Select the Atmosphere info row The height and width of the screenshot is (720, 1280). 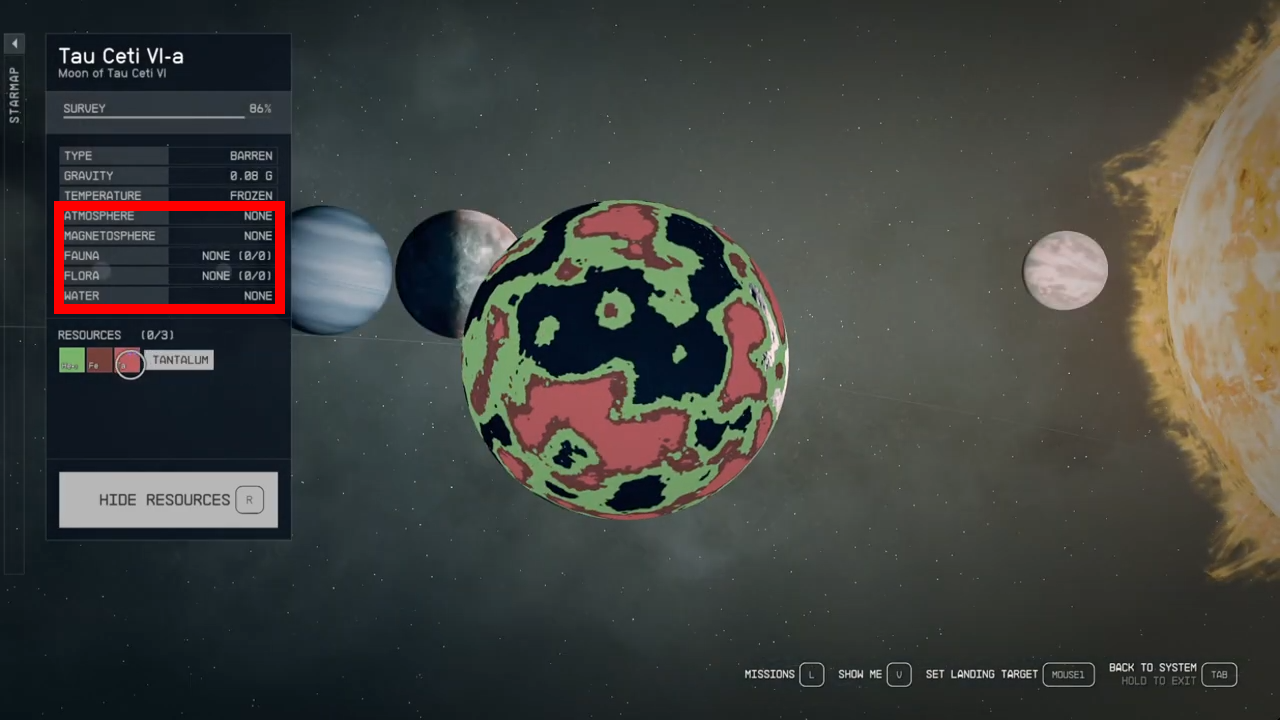pyautogui.click(x=168, y=215)
